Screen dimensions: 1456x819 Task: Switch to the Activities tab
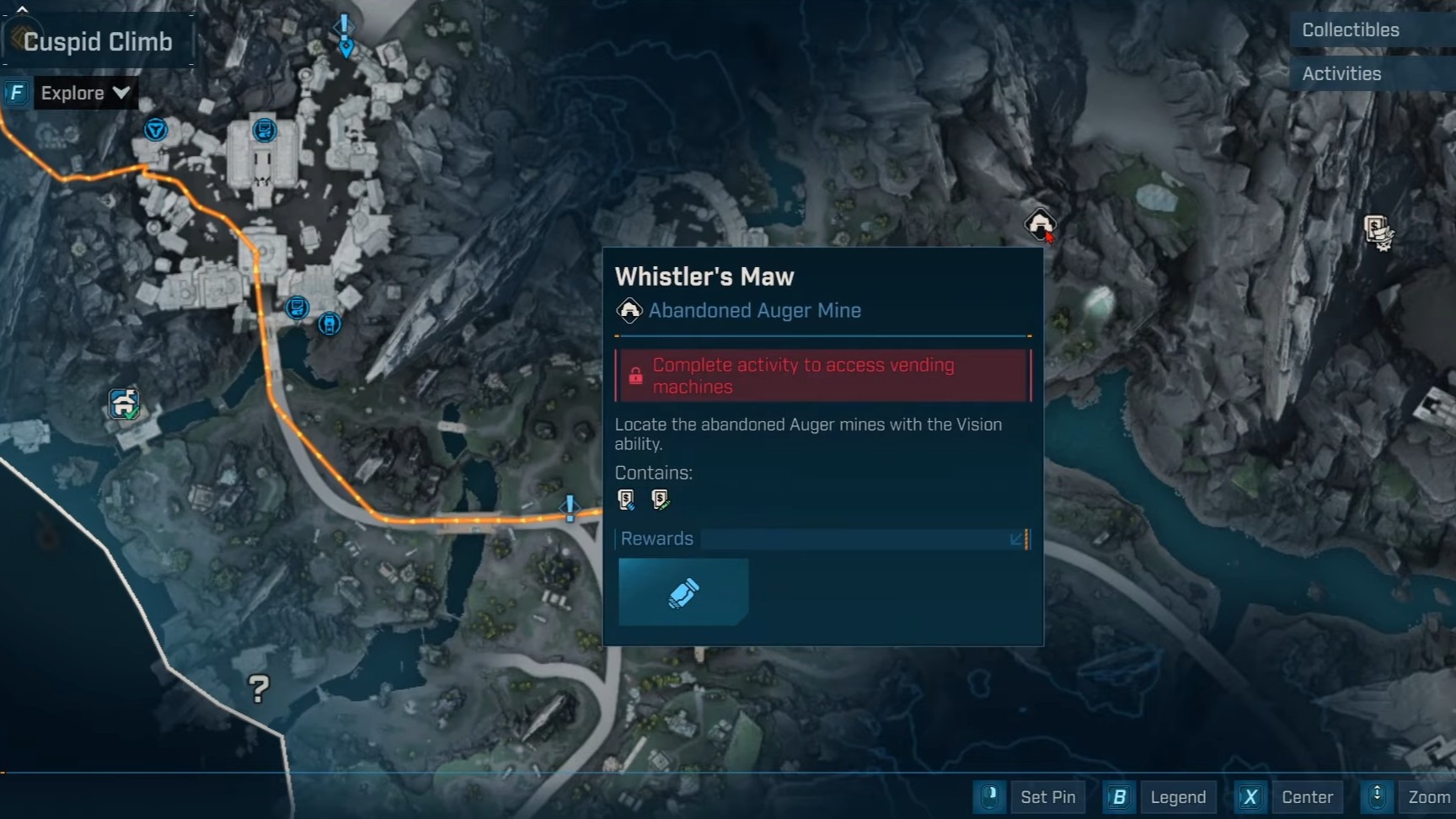tap(1341, 74)
